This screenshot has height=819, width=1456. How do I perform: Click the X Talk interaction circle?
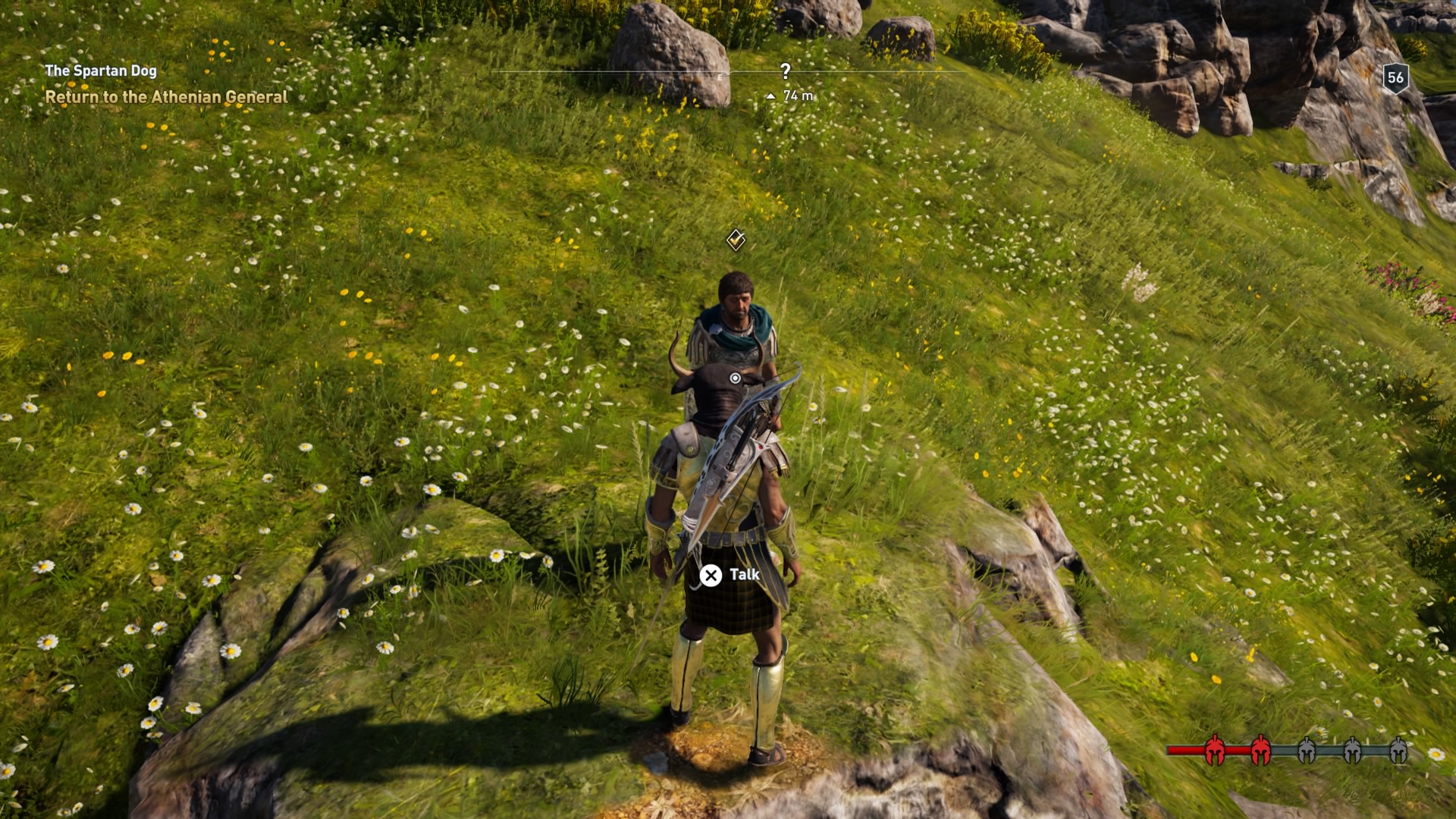(711, 576)
